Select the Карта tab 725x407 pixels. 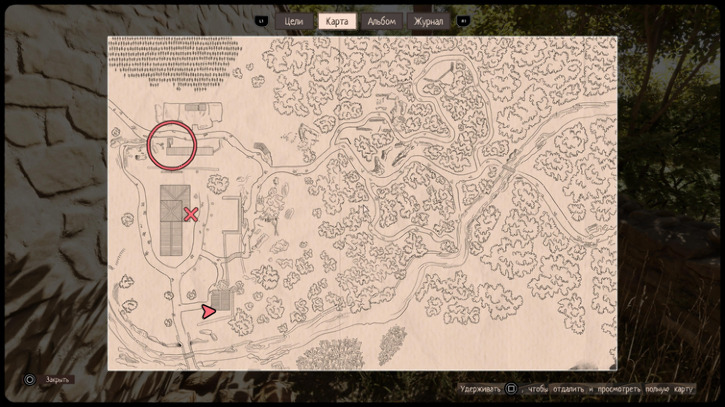pyautogui.click(x=337, y=21)
